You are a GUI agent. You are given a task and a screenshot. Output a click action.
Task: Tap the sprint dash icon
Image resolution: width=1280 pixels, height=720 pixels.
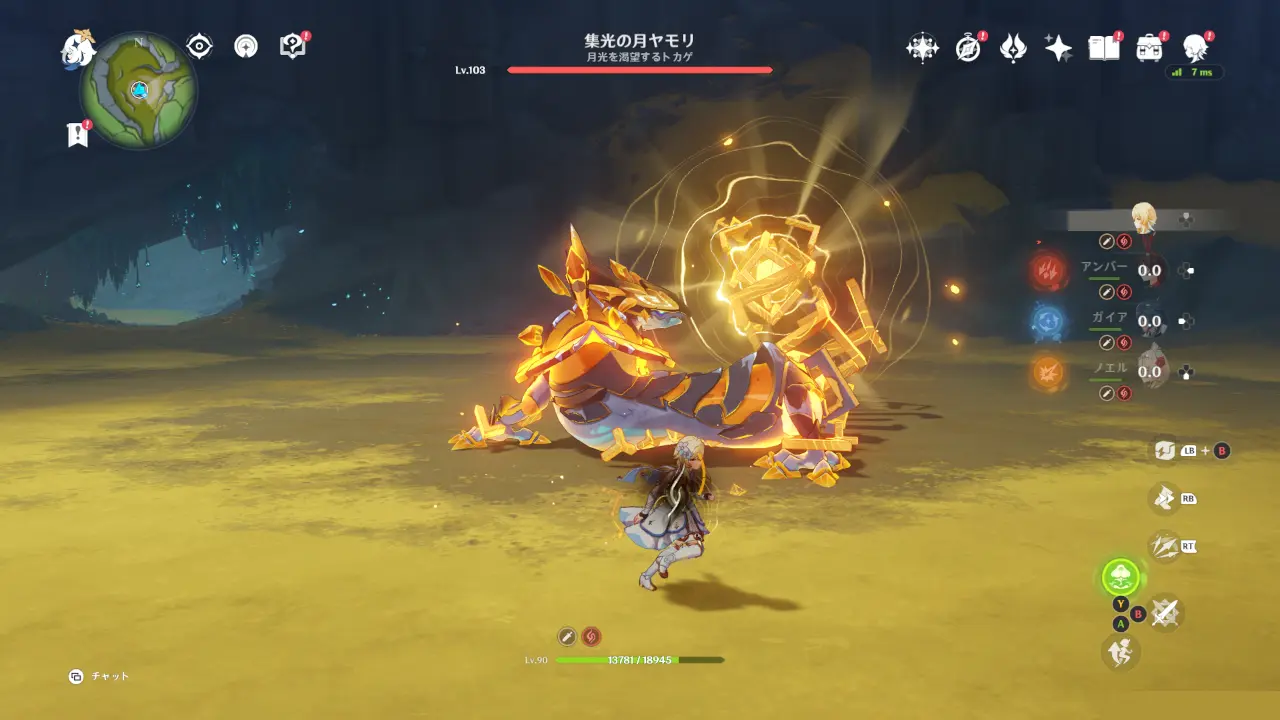(1120, 652)
